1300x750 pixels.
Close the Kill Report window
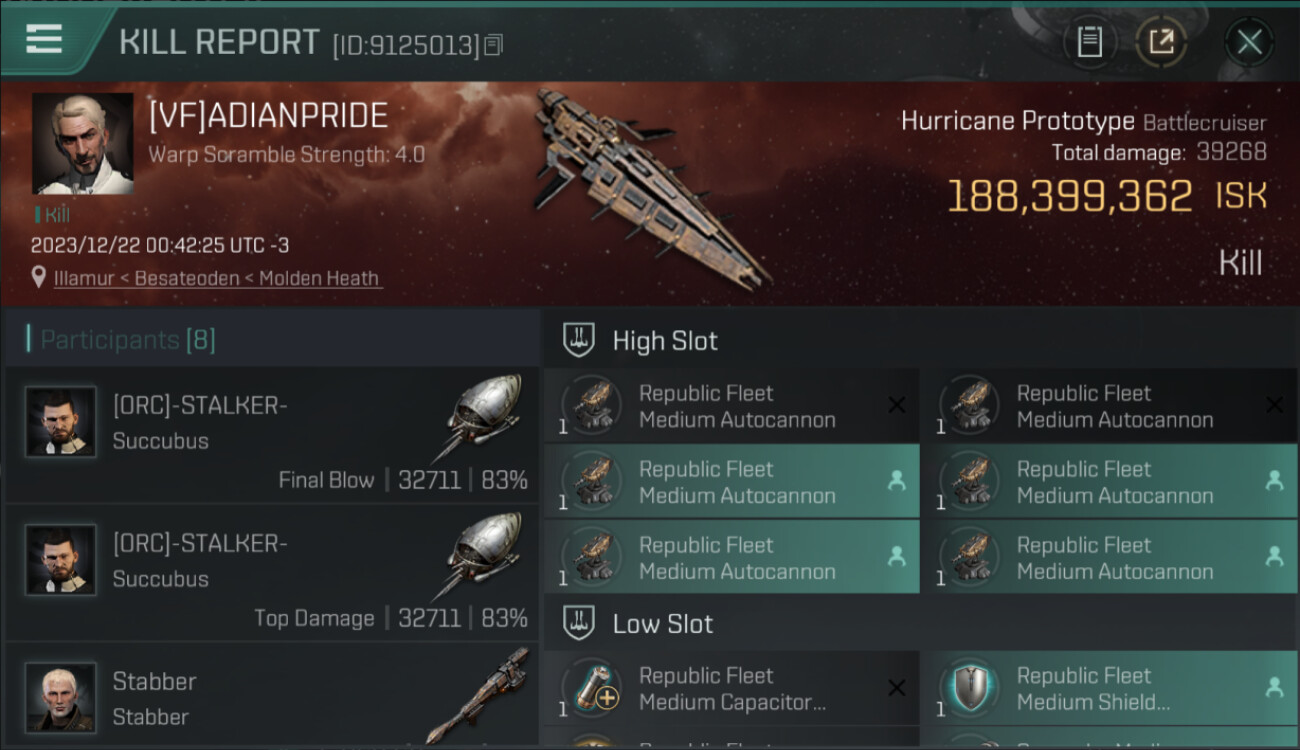(1249, 42)
